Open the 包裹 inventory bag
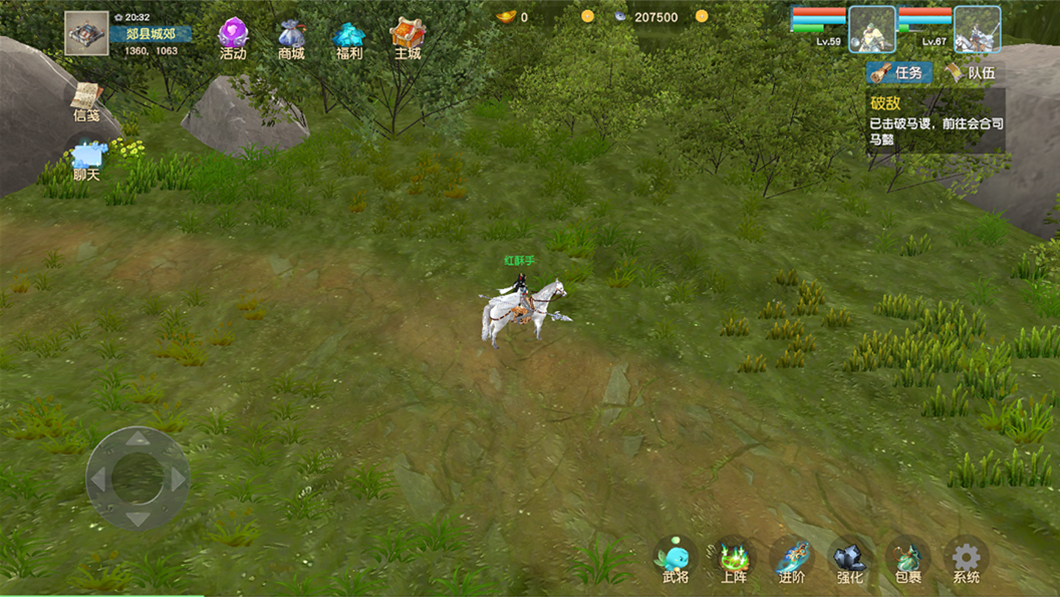This screenshot has width=1060, height=597. [x=908, y=560]
